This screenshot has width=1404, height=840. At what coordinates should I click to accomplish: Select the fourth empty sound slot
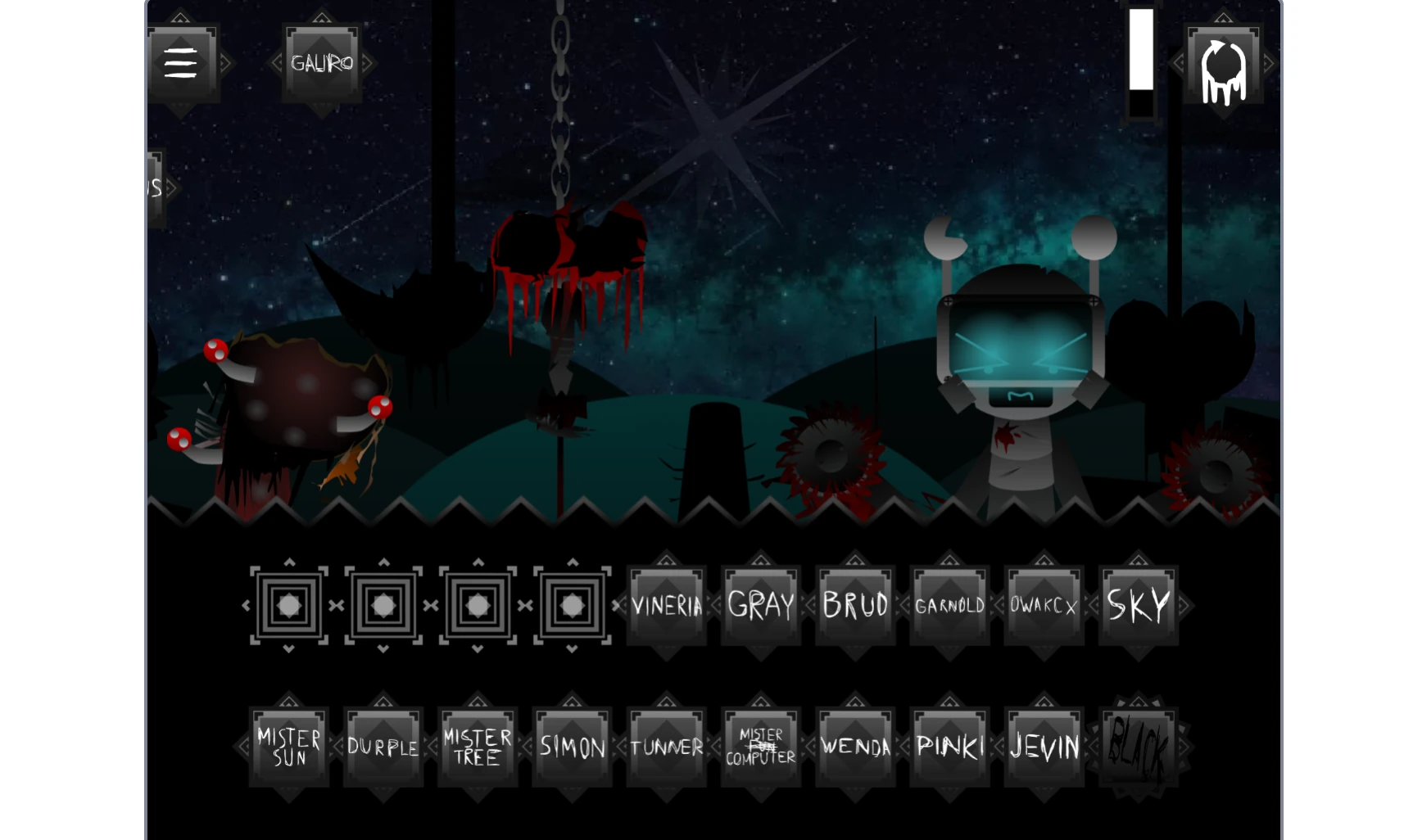(x=571, y=605)
